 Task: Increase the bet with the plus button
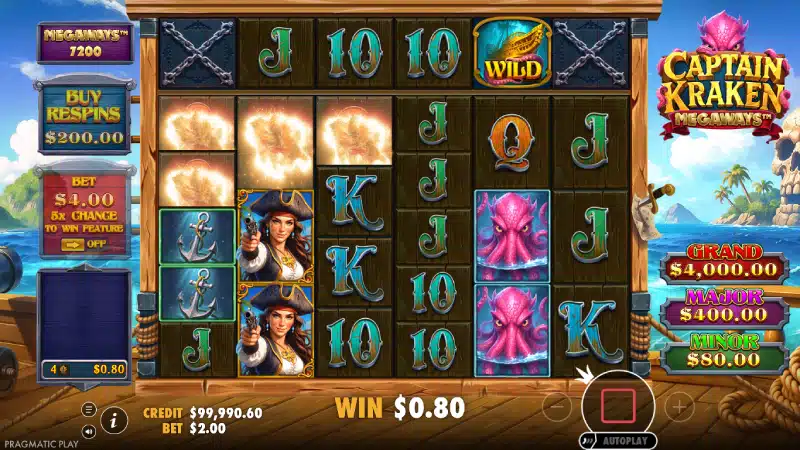(679, 406)
